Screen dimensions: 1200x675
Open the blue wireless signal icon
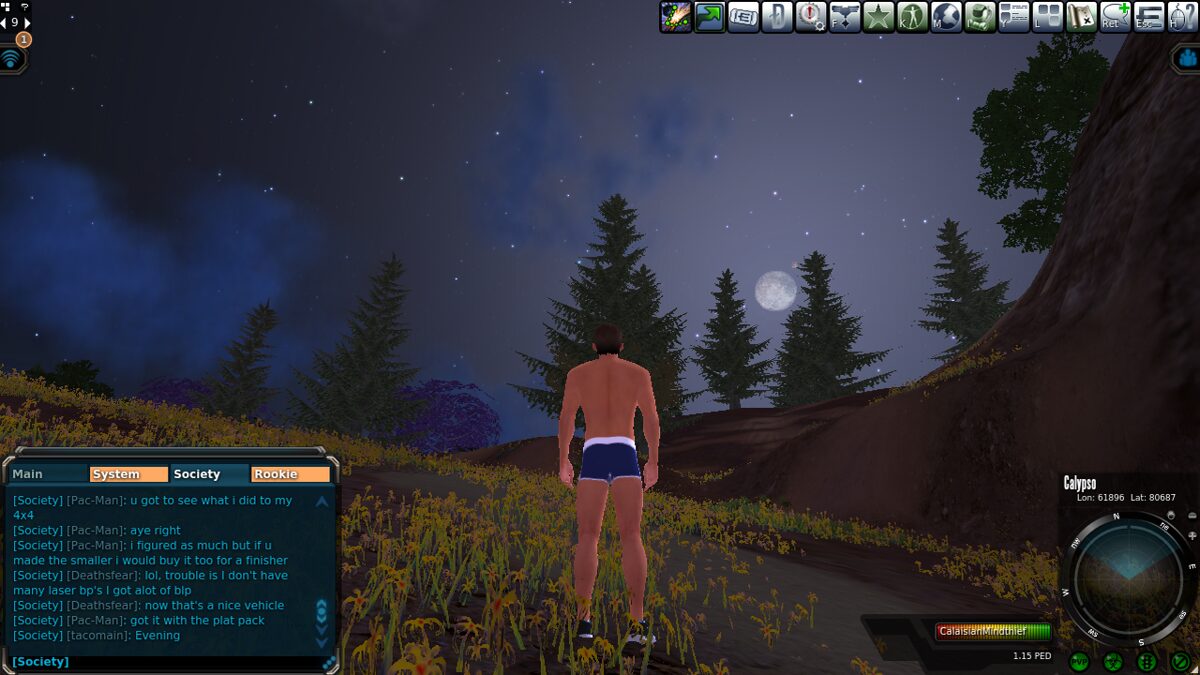pos(12,59)
